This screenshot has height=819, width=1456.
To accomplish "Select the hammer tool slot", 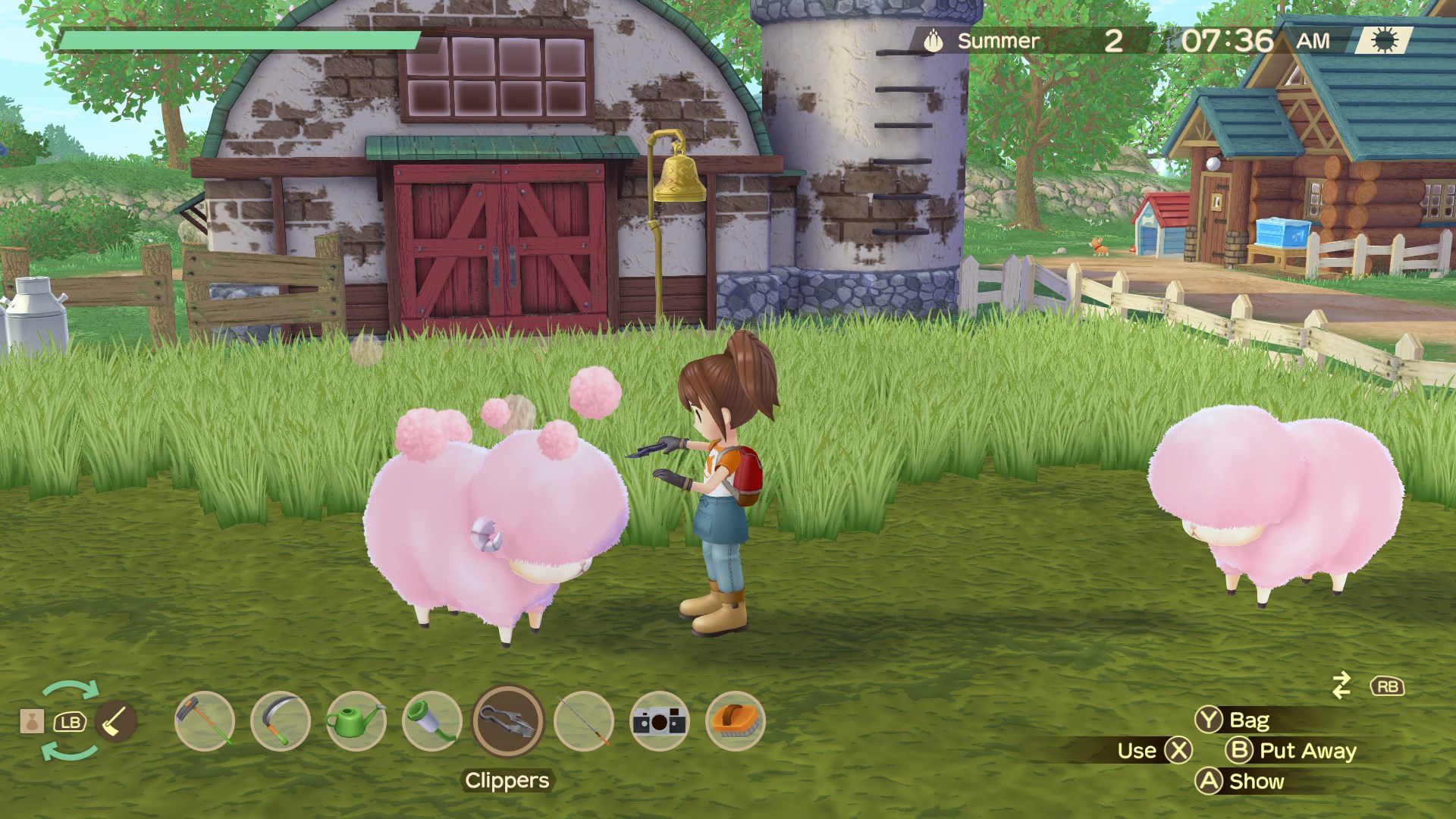I will pyautogui.click(x=204, y=721).
